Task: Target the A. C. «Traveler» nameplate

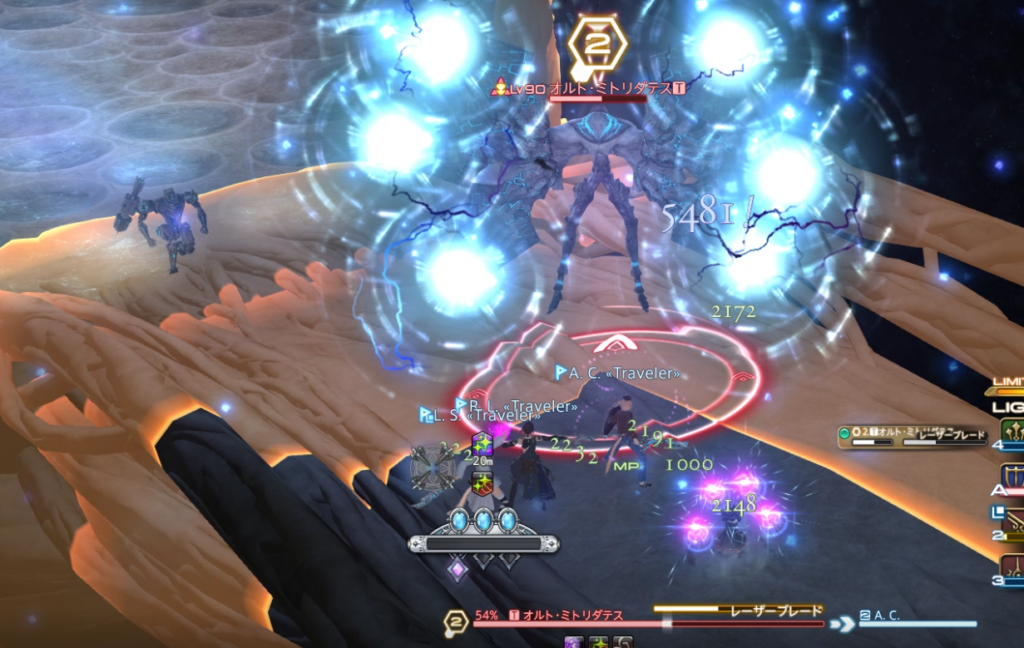Action: pos(618,373)
